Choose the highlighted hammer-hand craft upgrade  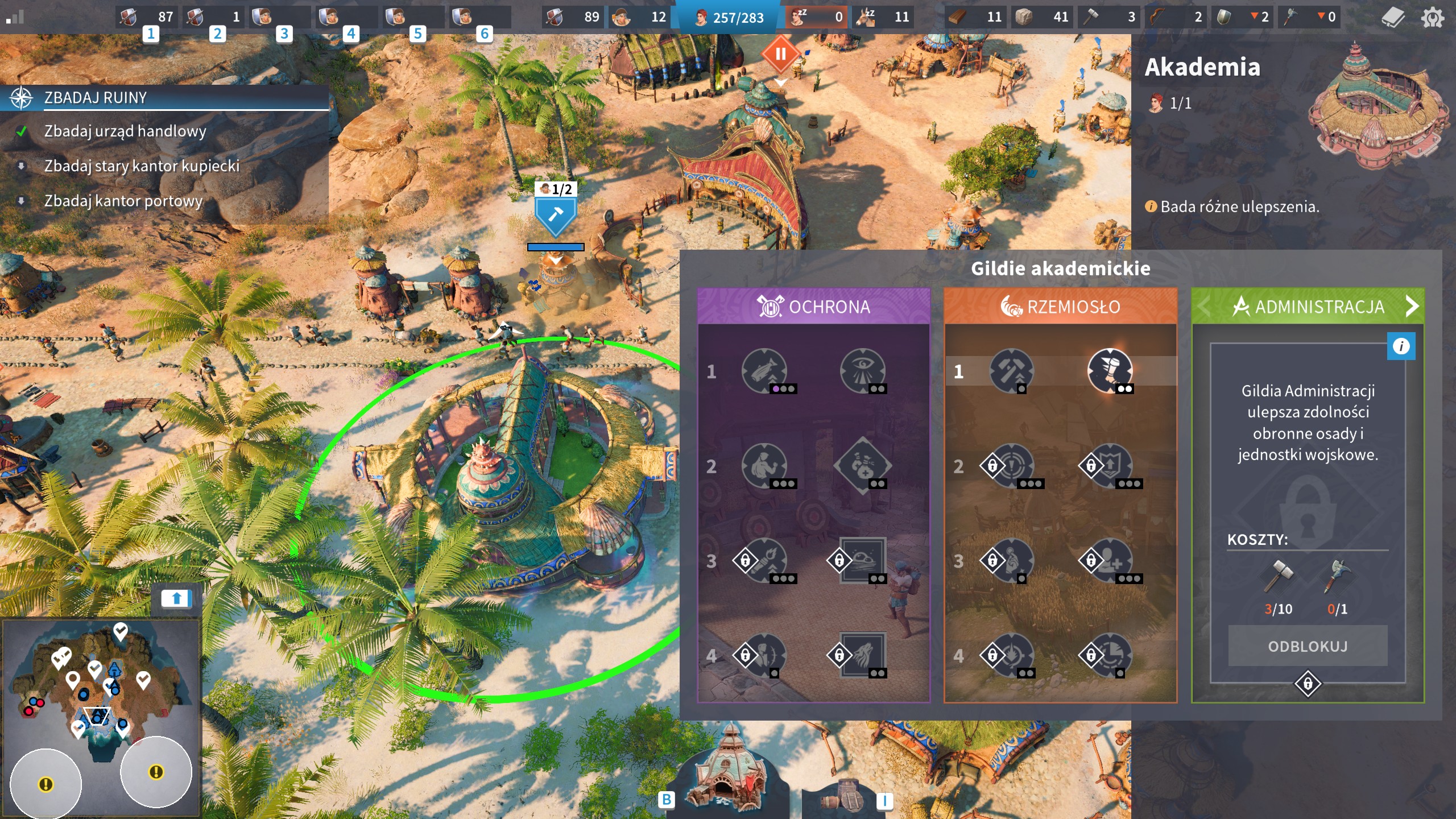[1110, 370]
